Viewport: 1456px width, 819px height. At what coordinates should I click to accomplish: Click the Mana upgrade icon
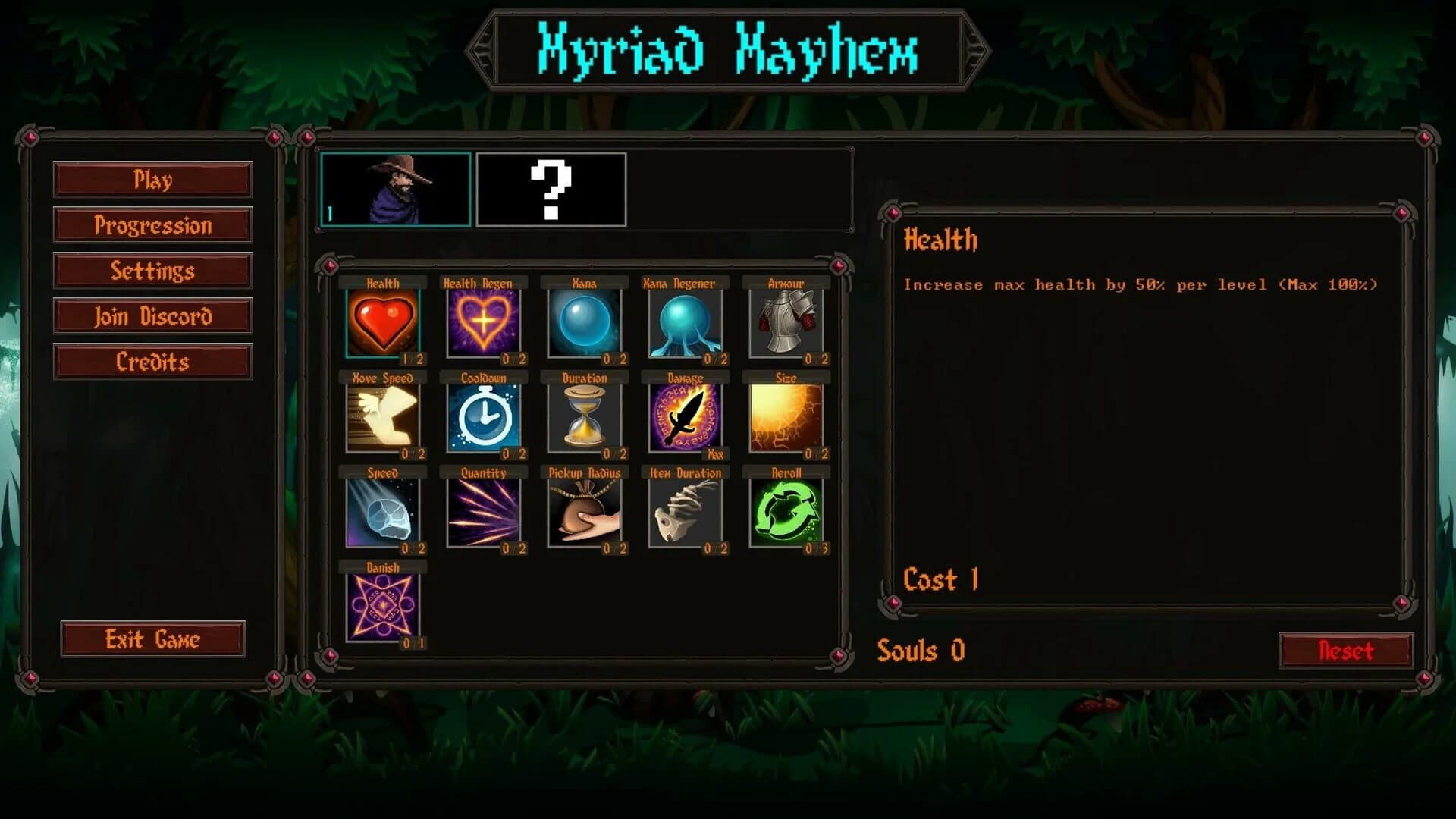585,322
